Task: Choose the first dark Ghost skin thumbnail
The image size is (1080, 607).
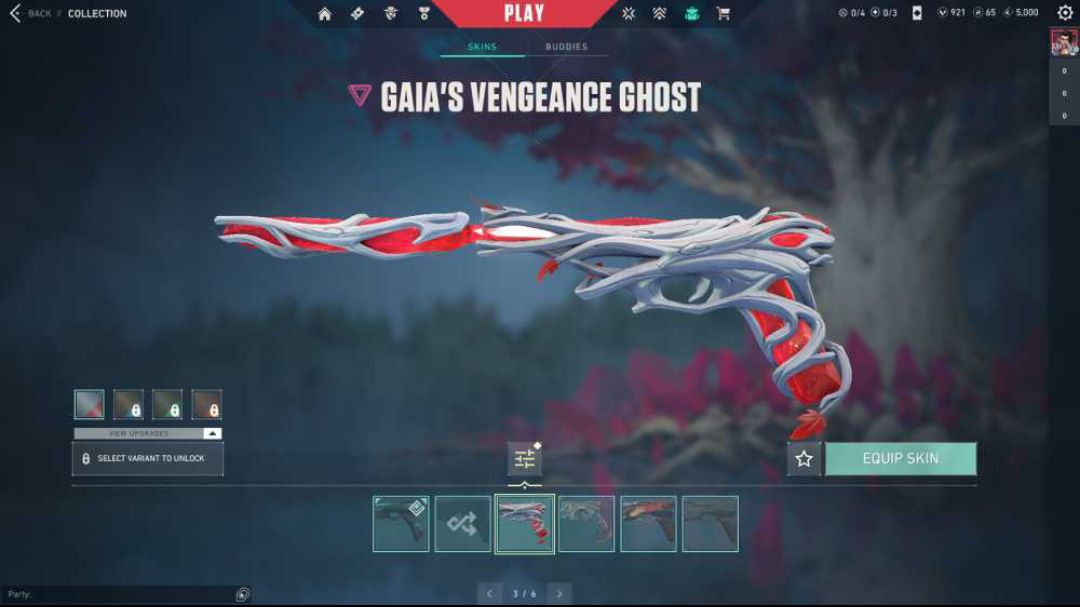Action: tap(401, 524)
